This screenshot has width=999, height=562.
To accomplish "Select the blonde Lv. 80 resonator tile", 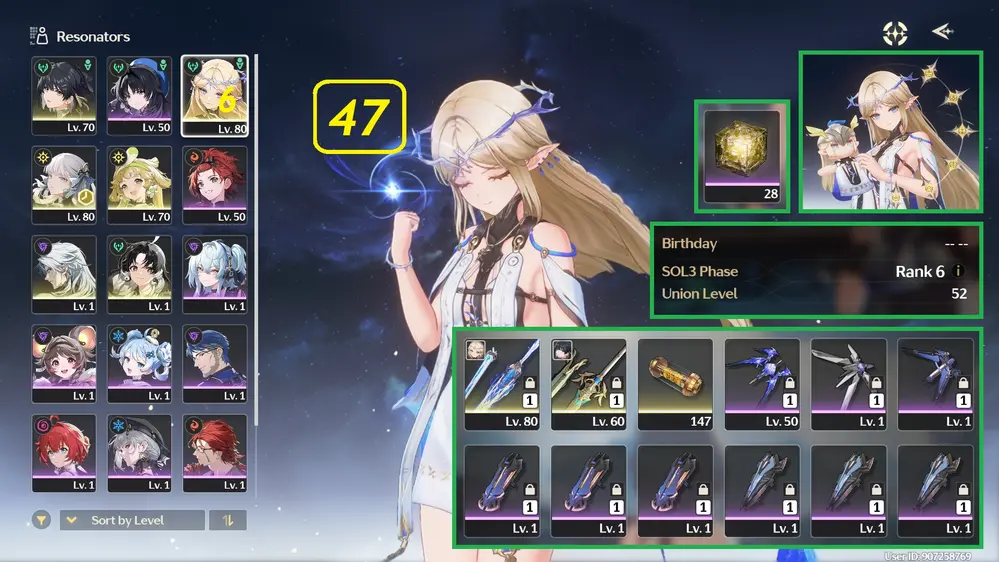I will tap(214, 94).
